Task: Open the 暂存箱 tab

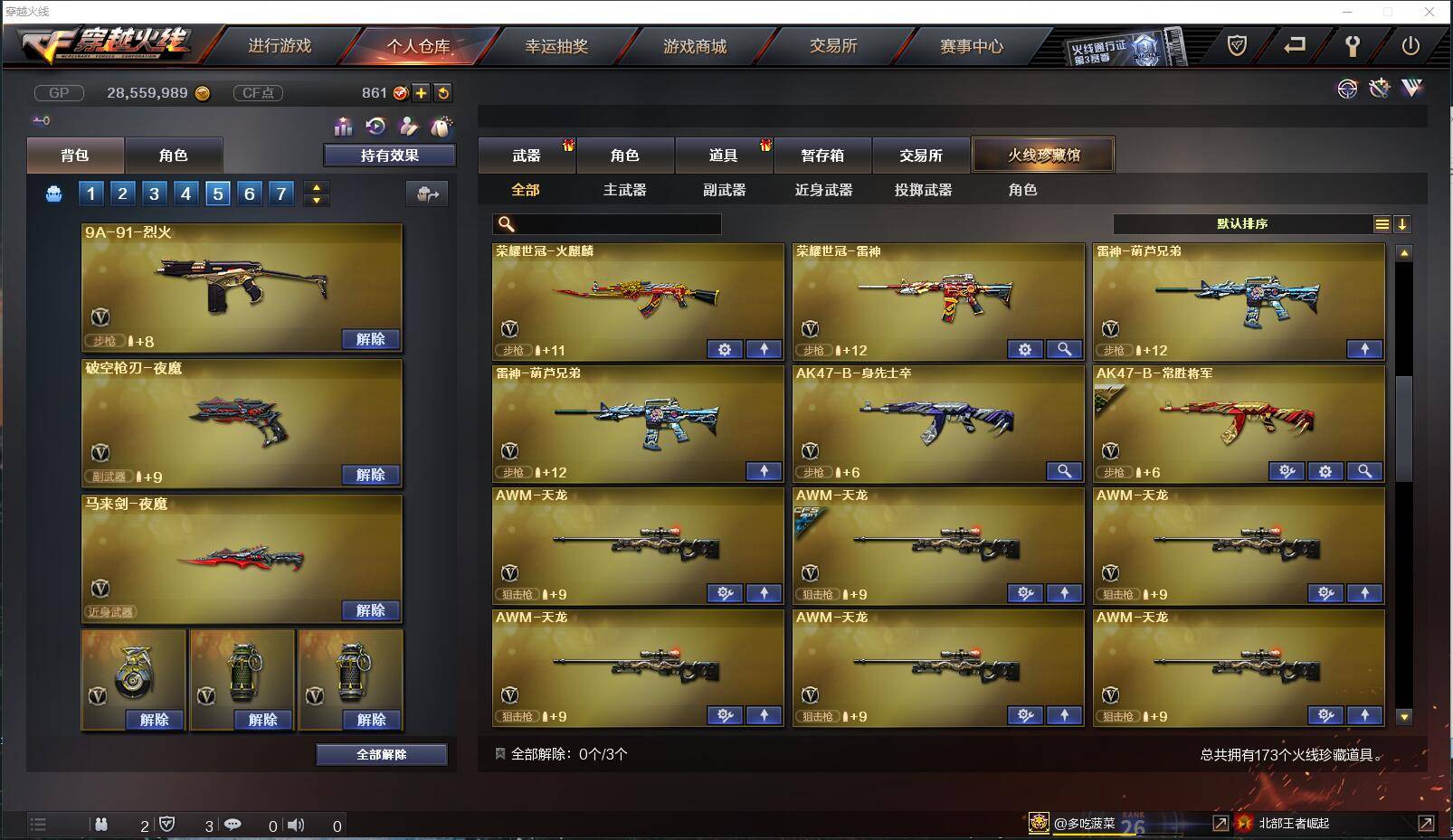Action: coord(821,156)
